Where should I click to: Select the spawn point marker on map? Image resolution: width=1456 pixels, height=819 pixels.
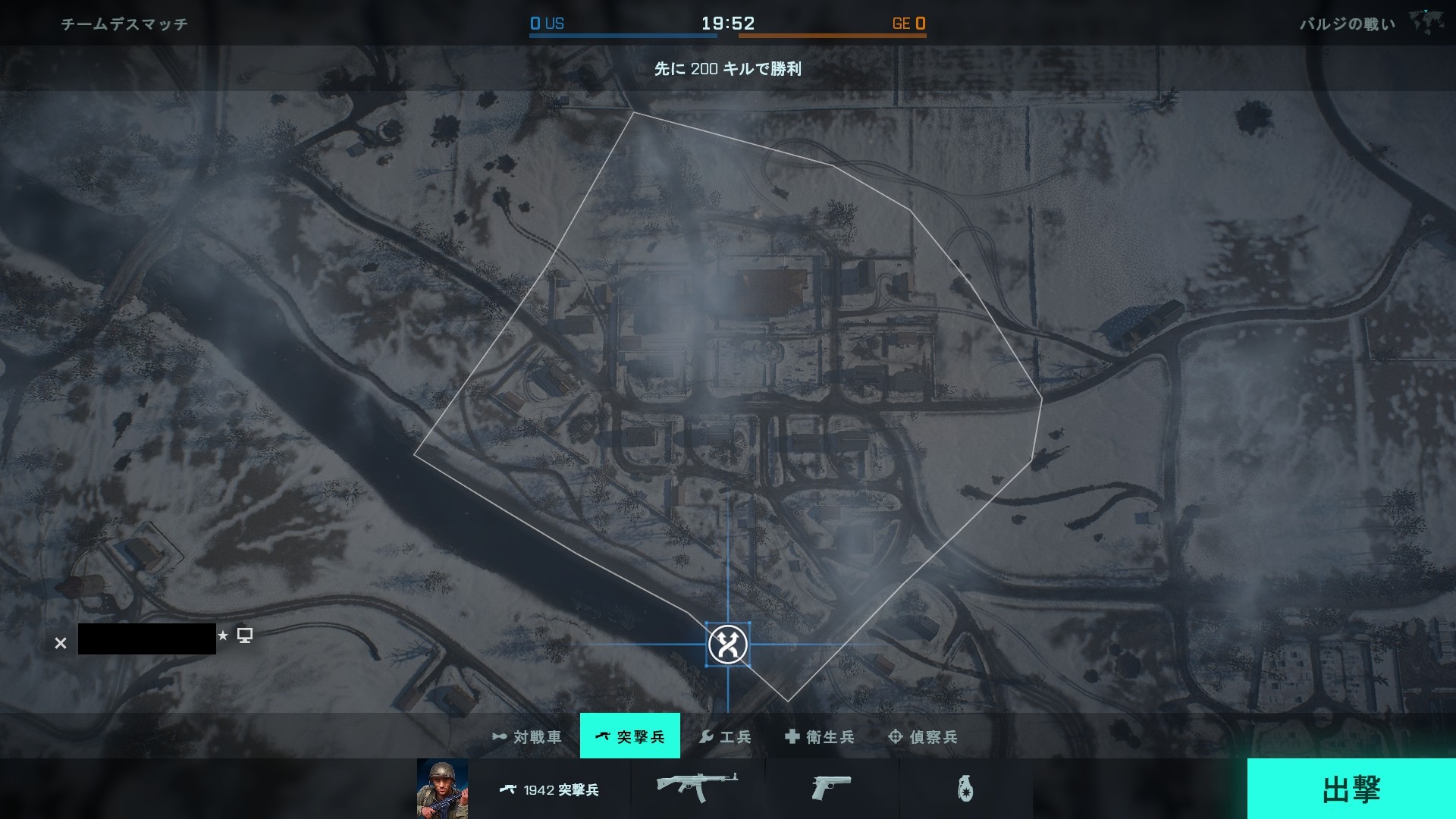[x=728, y=645]
